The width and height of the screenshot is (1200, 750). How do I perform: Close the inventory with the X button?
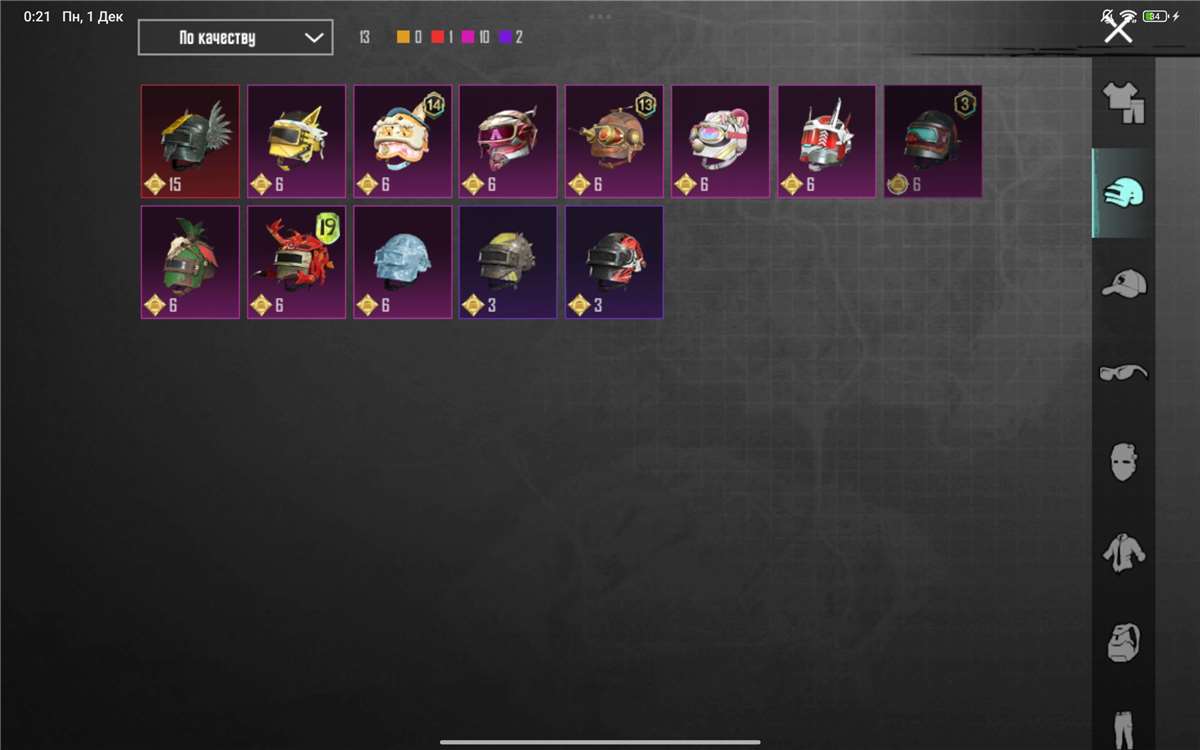point(1117,28)
